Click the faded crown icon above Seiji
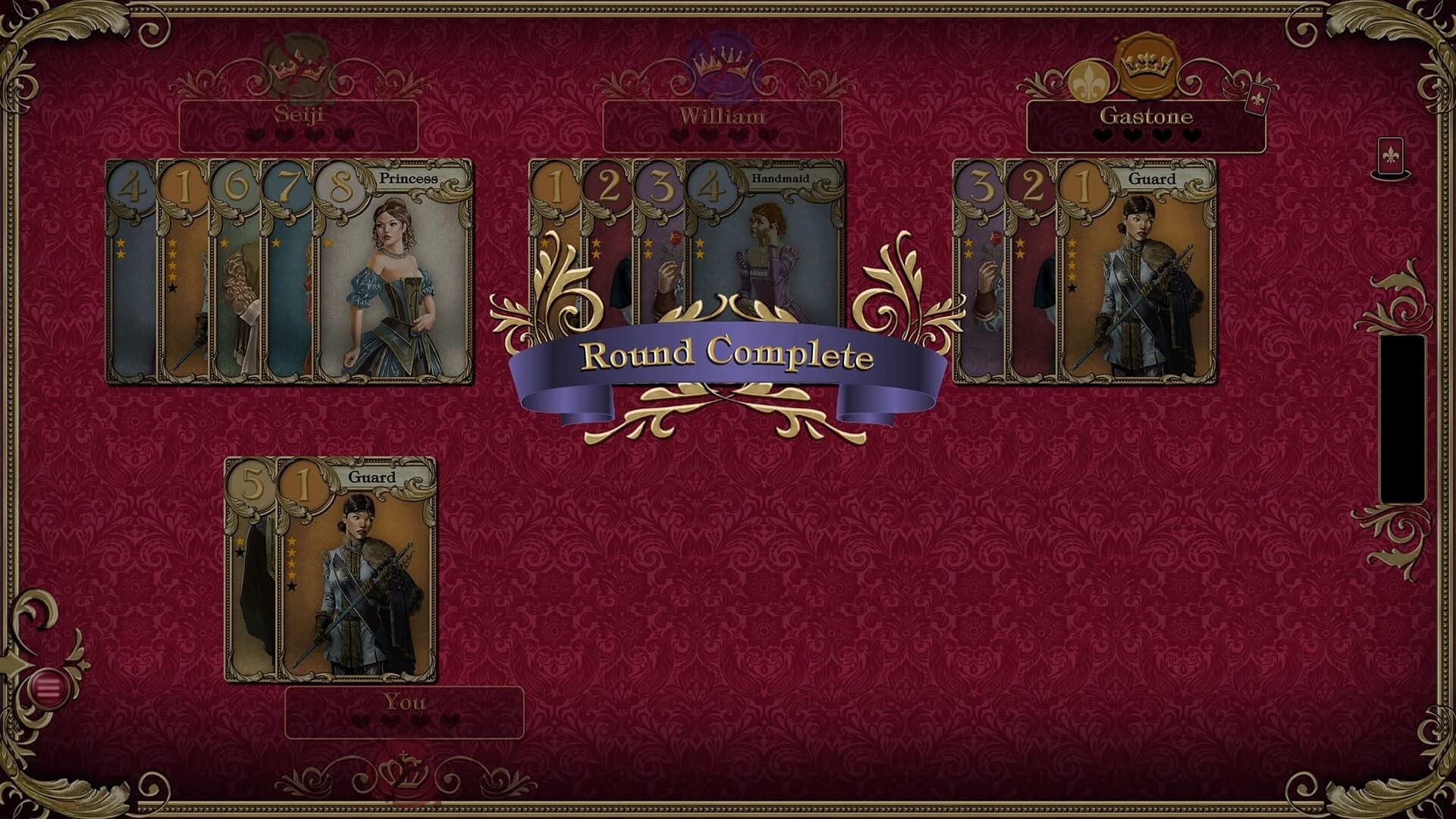Image resolution: width=1456 pixels, height=819 pixels. (297, 64)
